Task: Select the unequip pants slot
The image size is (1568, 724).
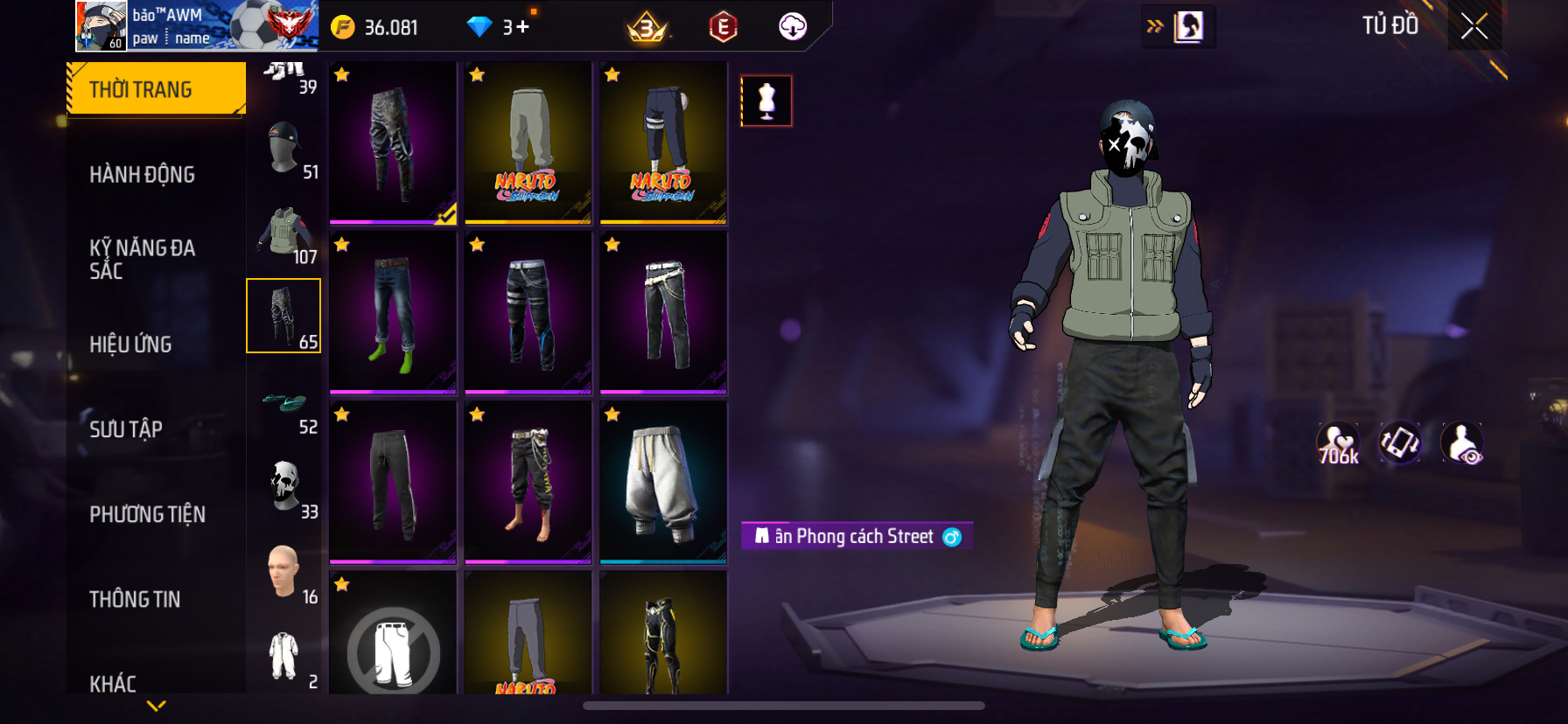Action: [x=393, y=647]
